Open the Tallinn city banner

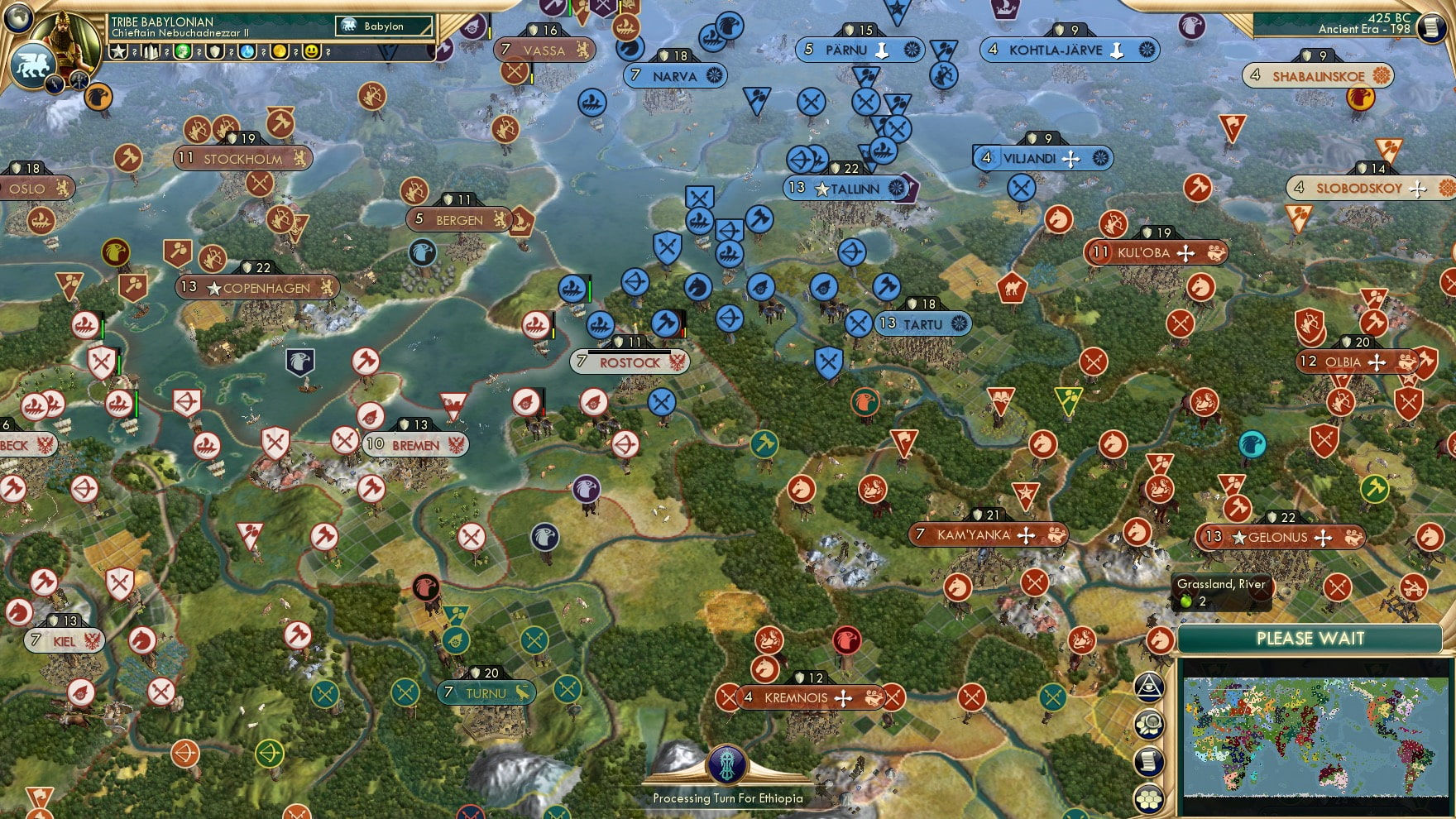(847, 189)
